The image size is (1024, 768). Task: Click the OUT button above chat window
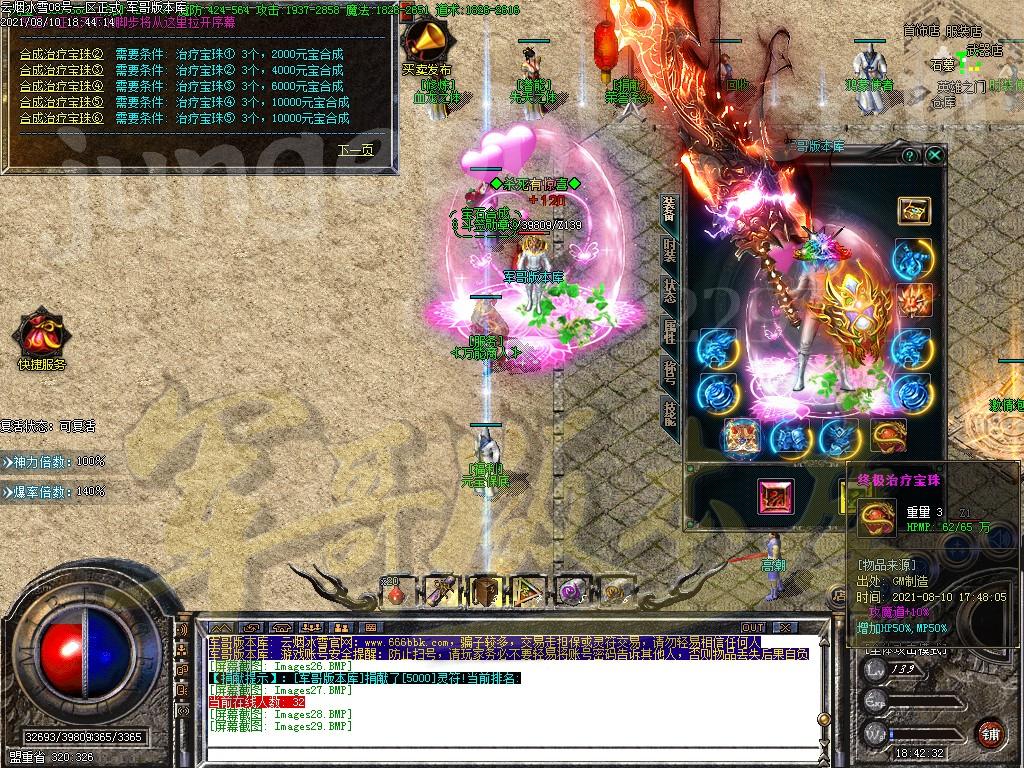752,627
